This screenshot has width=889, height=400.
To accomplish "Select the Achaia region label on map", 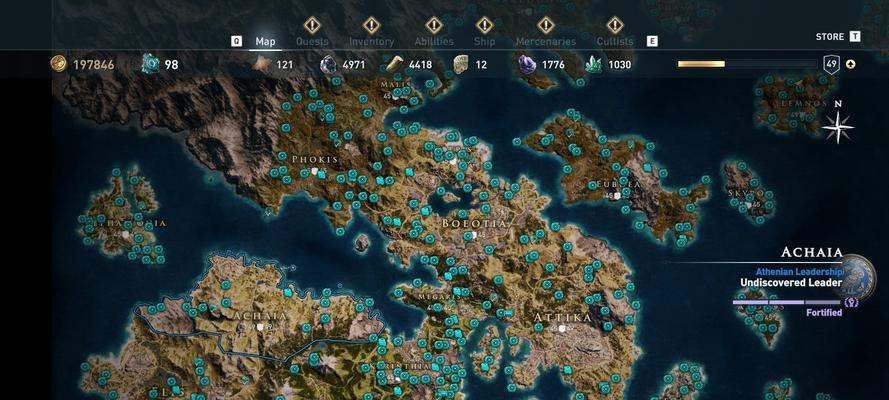I will pyautogui.click(x=260, y=315).
